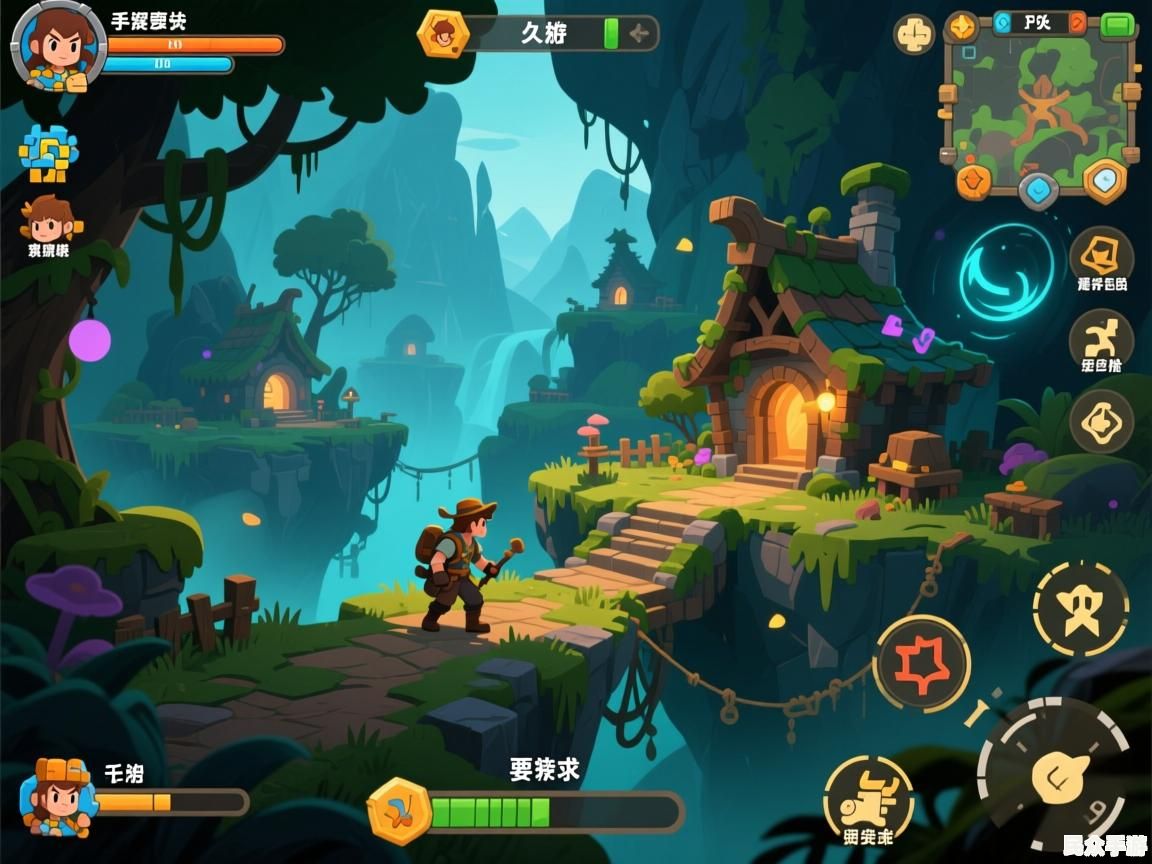Screen dimensions: 1152x864
Task: Click the round diamond emblem skill button
Action: coord(1101,421)
